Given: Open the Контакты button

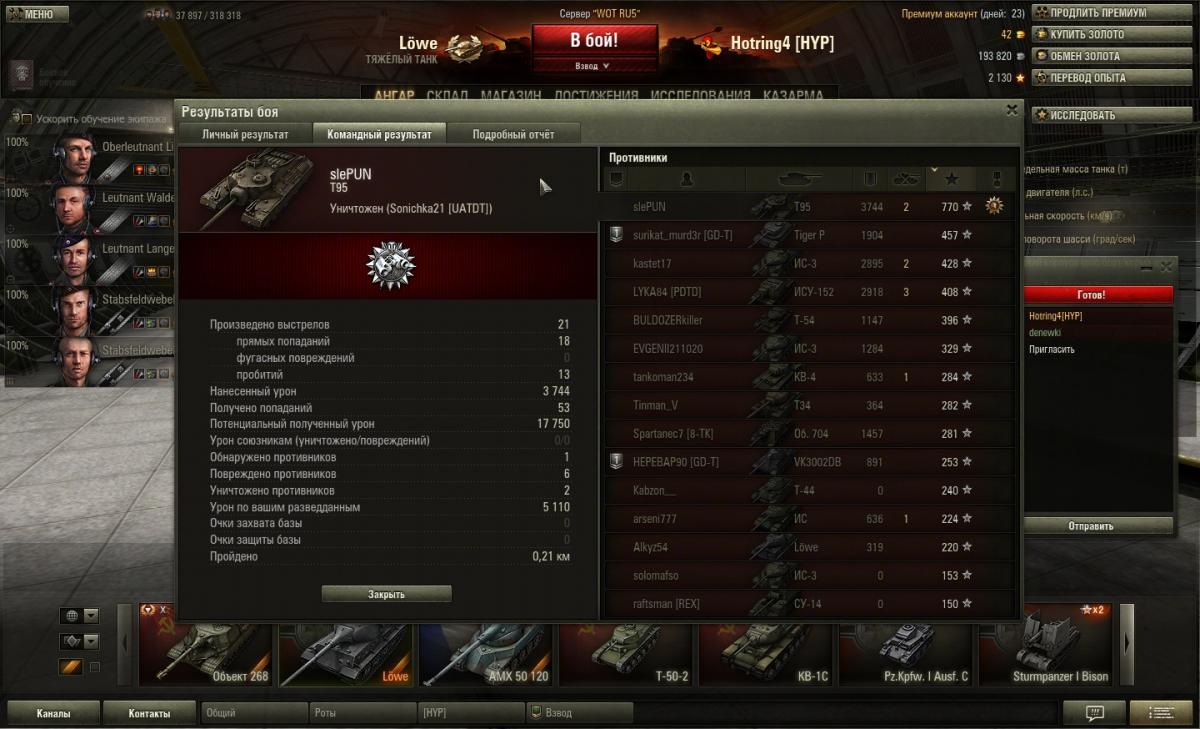Looking at the screenshot, I should 149,713.
